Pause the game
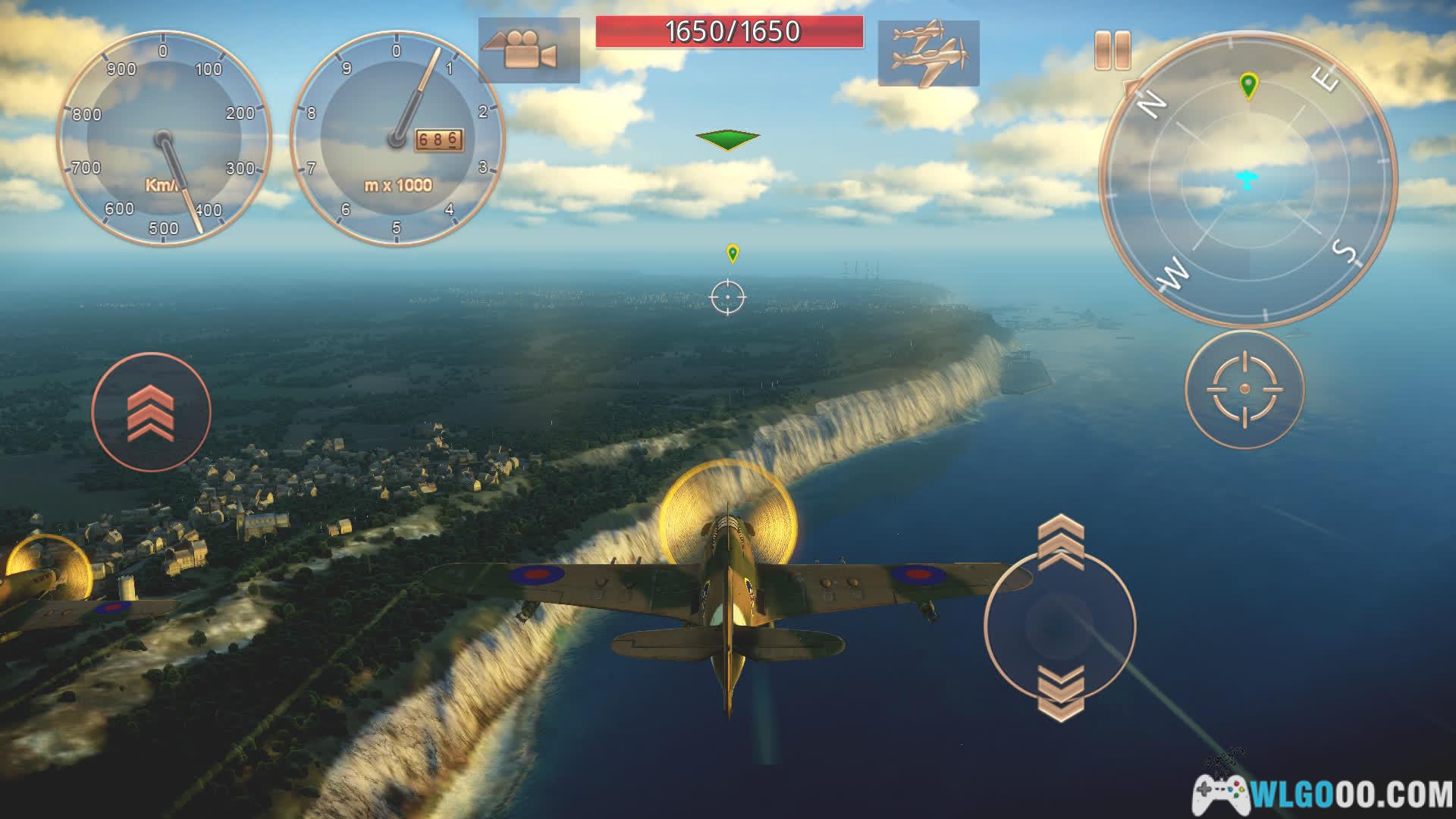Viewport: 1456px width, 819px height. tap(1112, 51)
